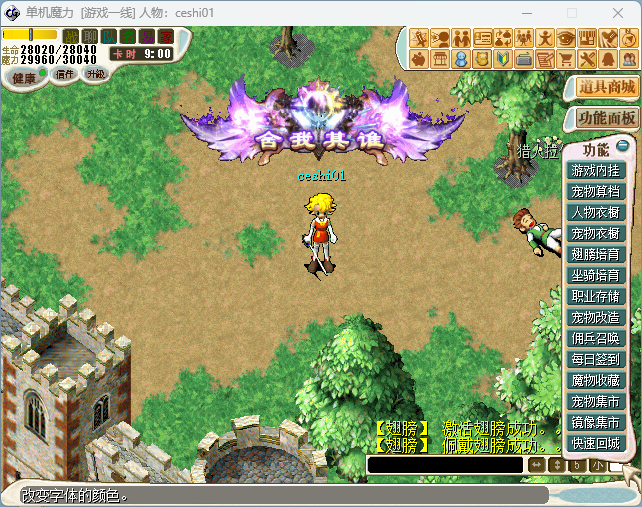
Task: Open the 信件 mail button
Action: point(65,75)
